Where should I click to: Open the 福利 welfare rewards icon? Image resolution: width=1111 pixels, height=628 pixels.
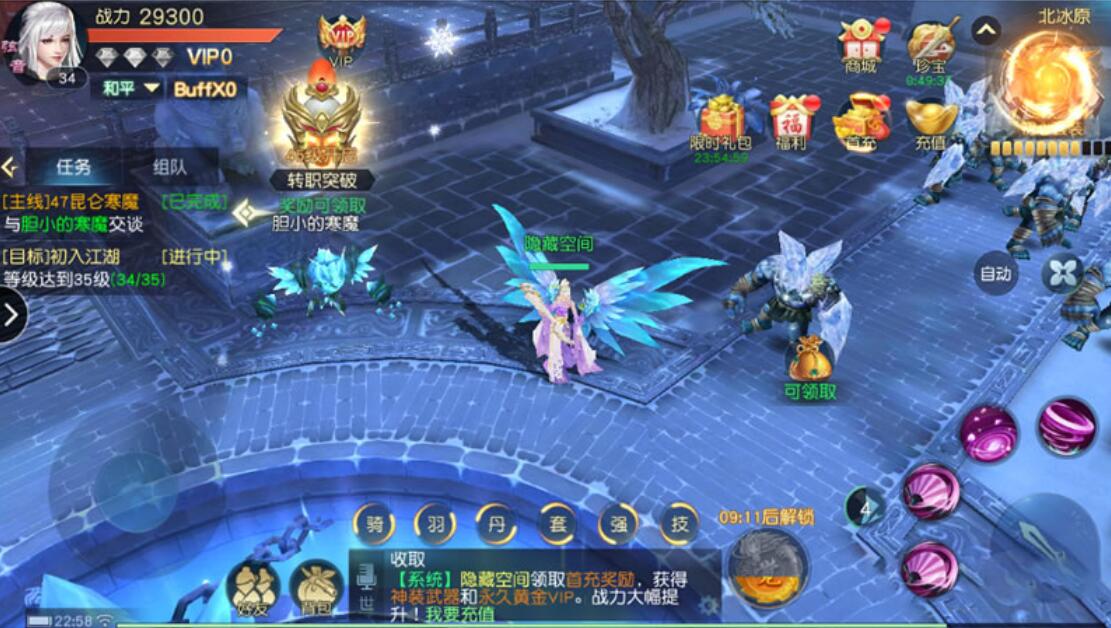pos(791,120)
